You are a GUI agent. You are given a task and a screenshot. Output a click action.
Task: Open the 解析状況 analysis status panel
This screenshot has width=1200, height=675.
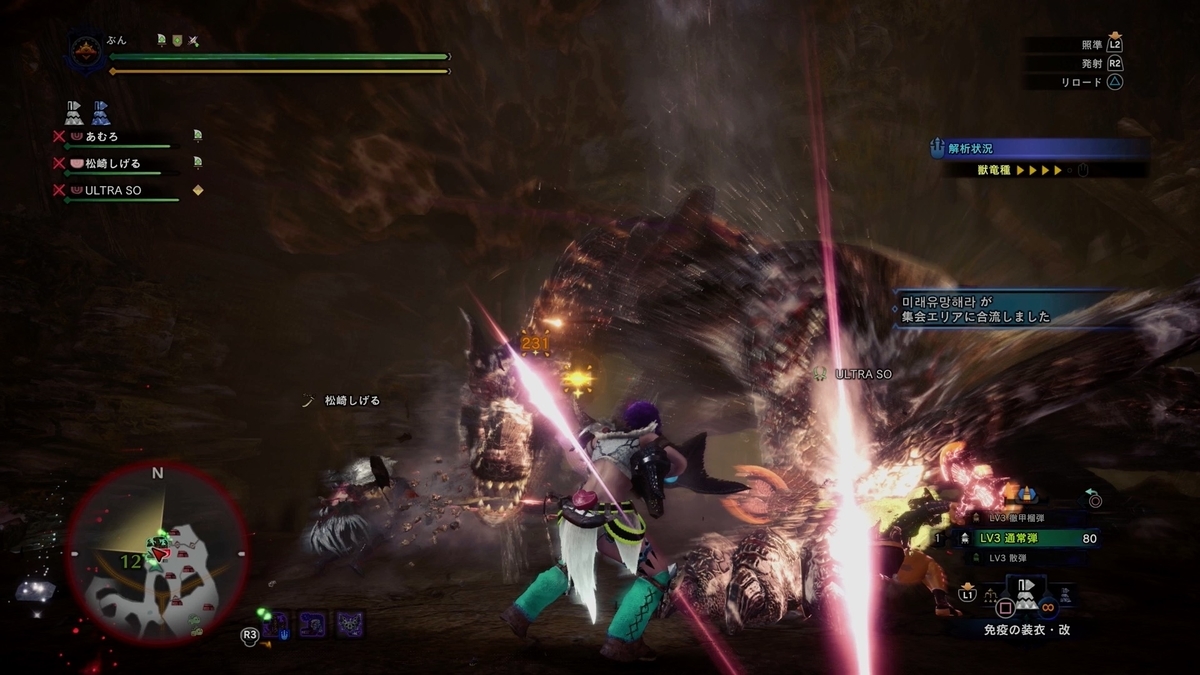pos(1040,150)
